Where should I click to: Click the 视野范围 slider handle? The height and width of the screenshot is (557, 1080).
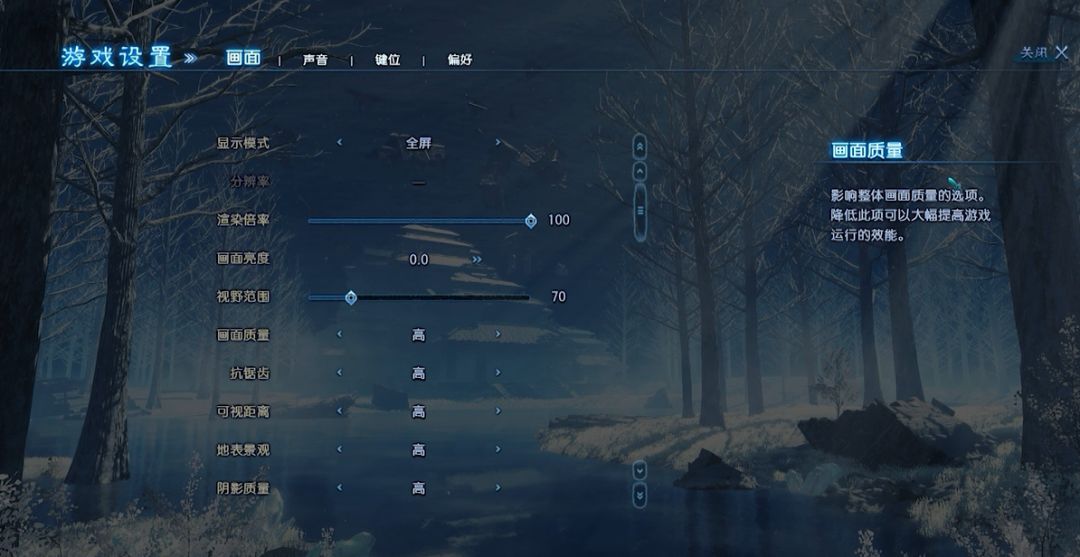(x=351, y=297)
